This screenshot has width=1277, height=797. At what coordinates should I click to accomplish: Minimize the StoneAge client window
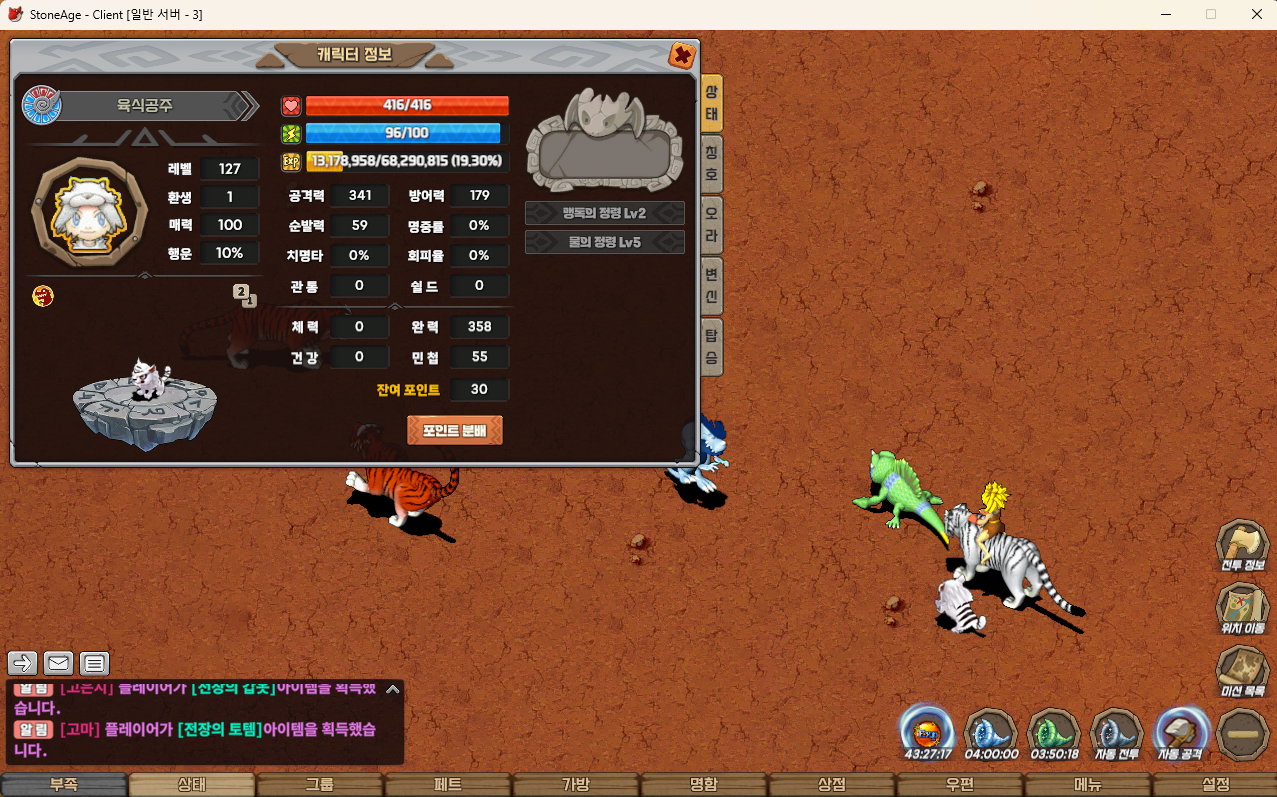click(1166, 15)
